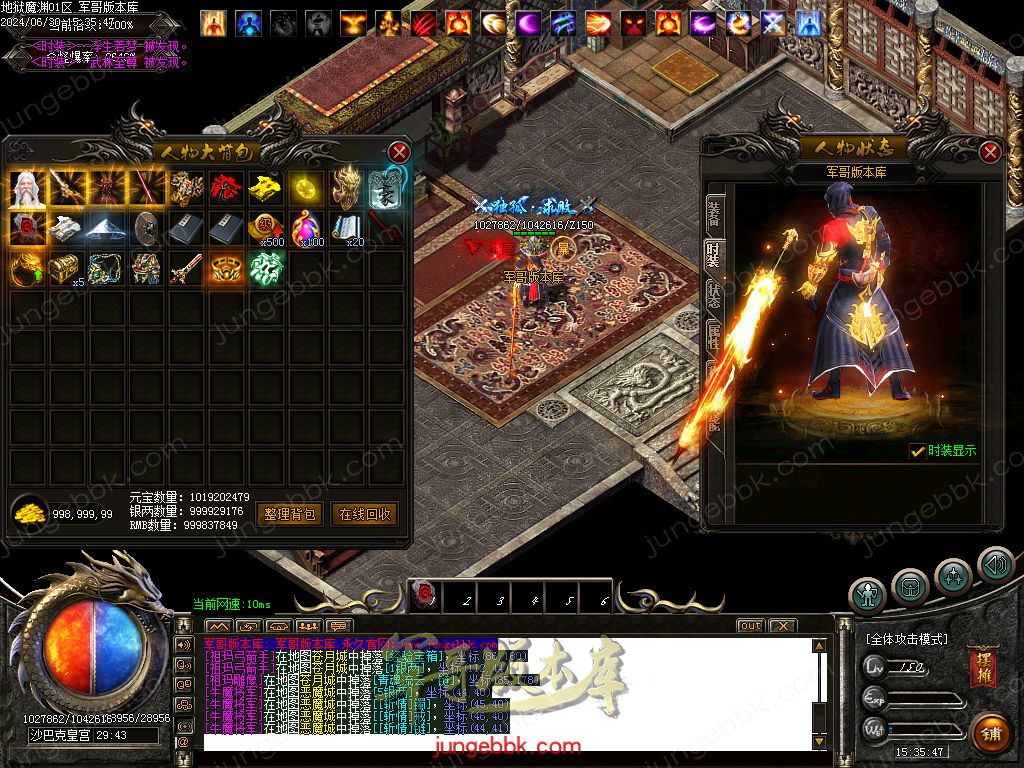Click the 整理背包 sort backpack button
The width and height of the screenshot is (1024, 768).
click(x=289, y=514)
